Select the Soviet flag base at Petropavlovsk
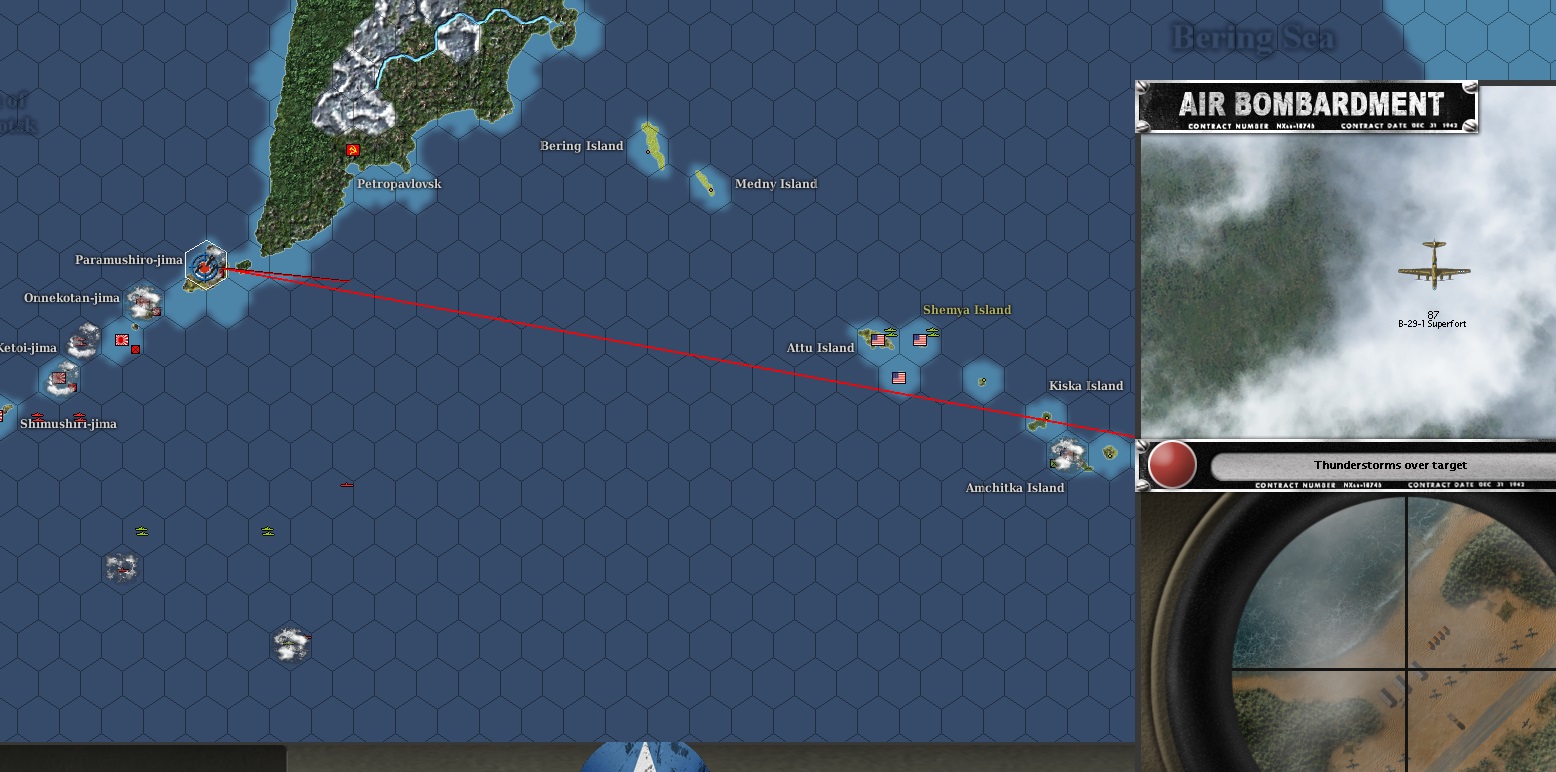Screen dimensions: 1556x772 pyautogui.click(x=352, y=150)
